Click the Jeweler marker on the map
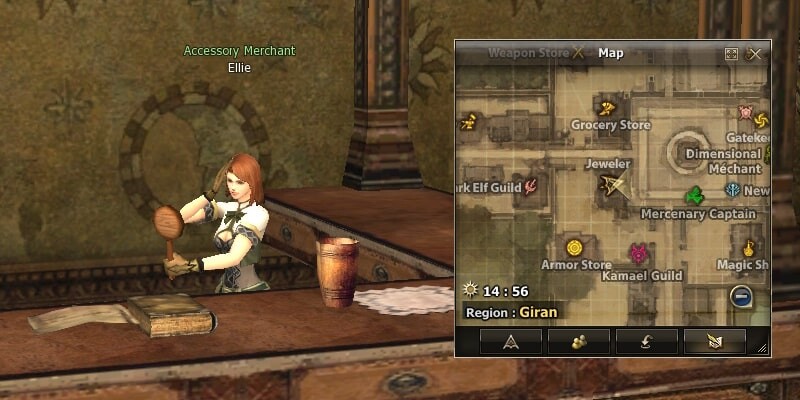 pos(611,184)
